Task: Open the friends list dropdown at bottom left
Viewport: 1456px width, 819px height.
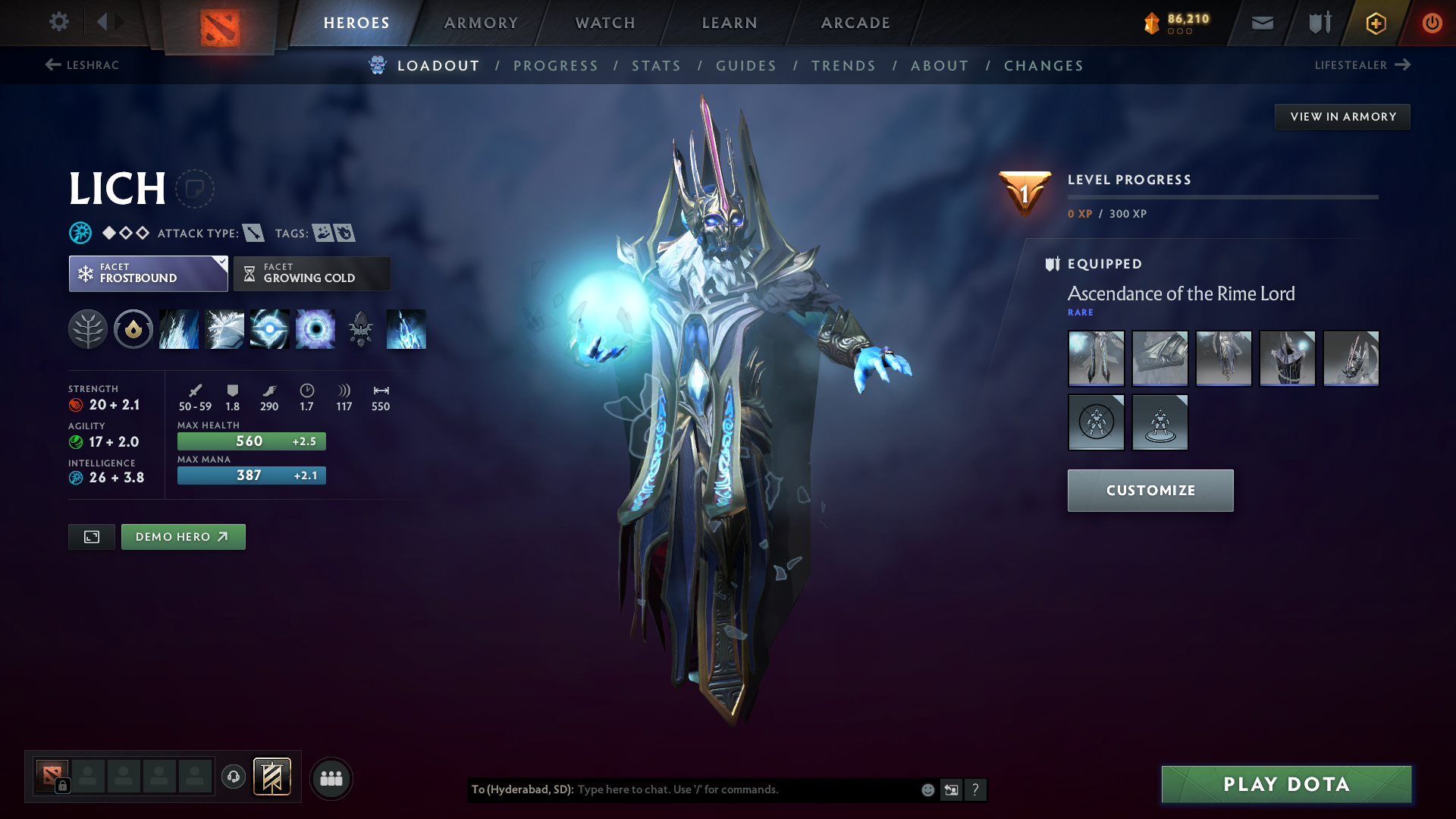Action: (x=331, y=777)
